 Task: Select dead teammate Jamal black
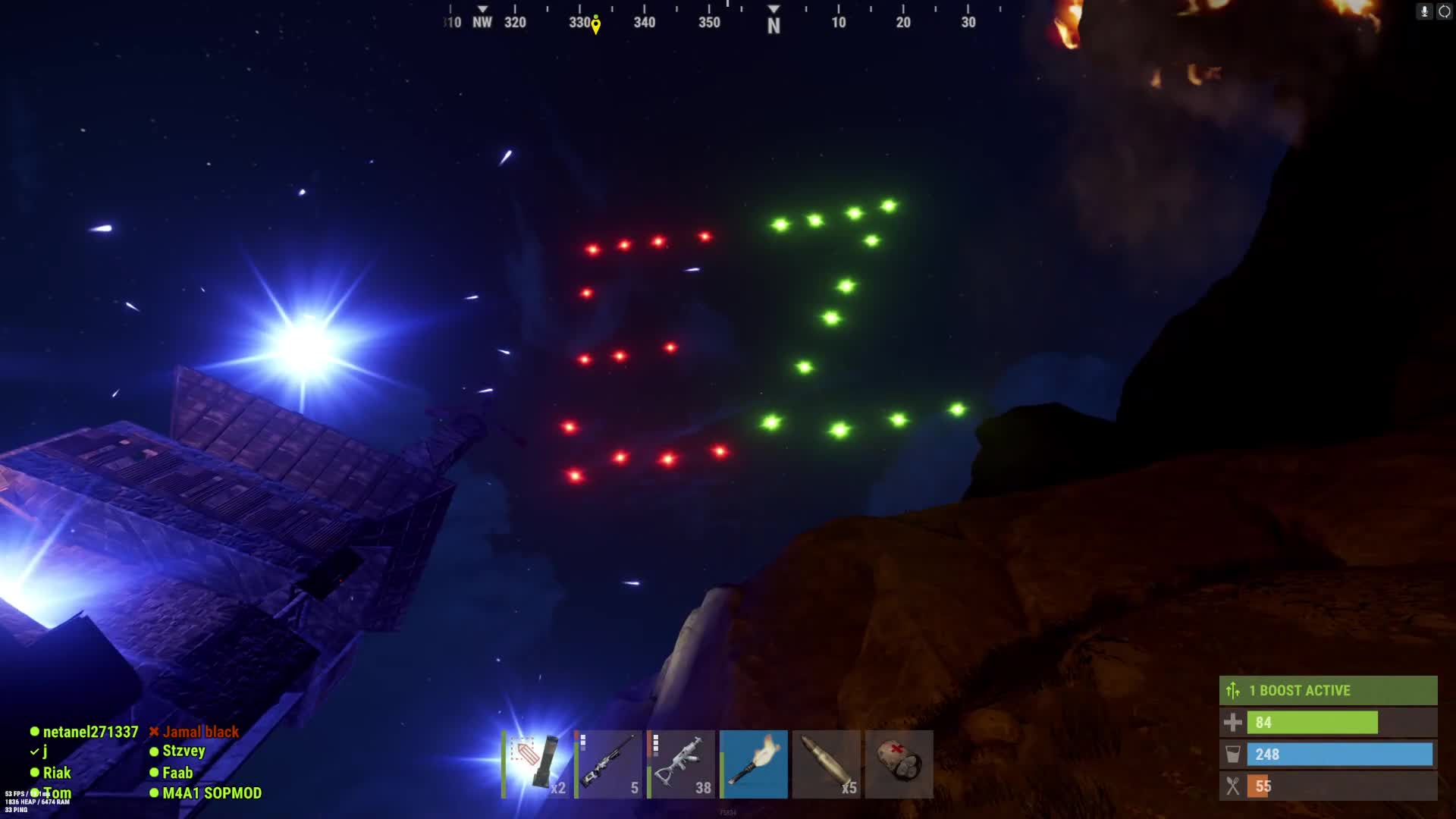point(200,732)
